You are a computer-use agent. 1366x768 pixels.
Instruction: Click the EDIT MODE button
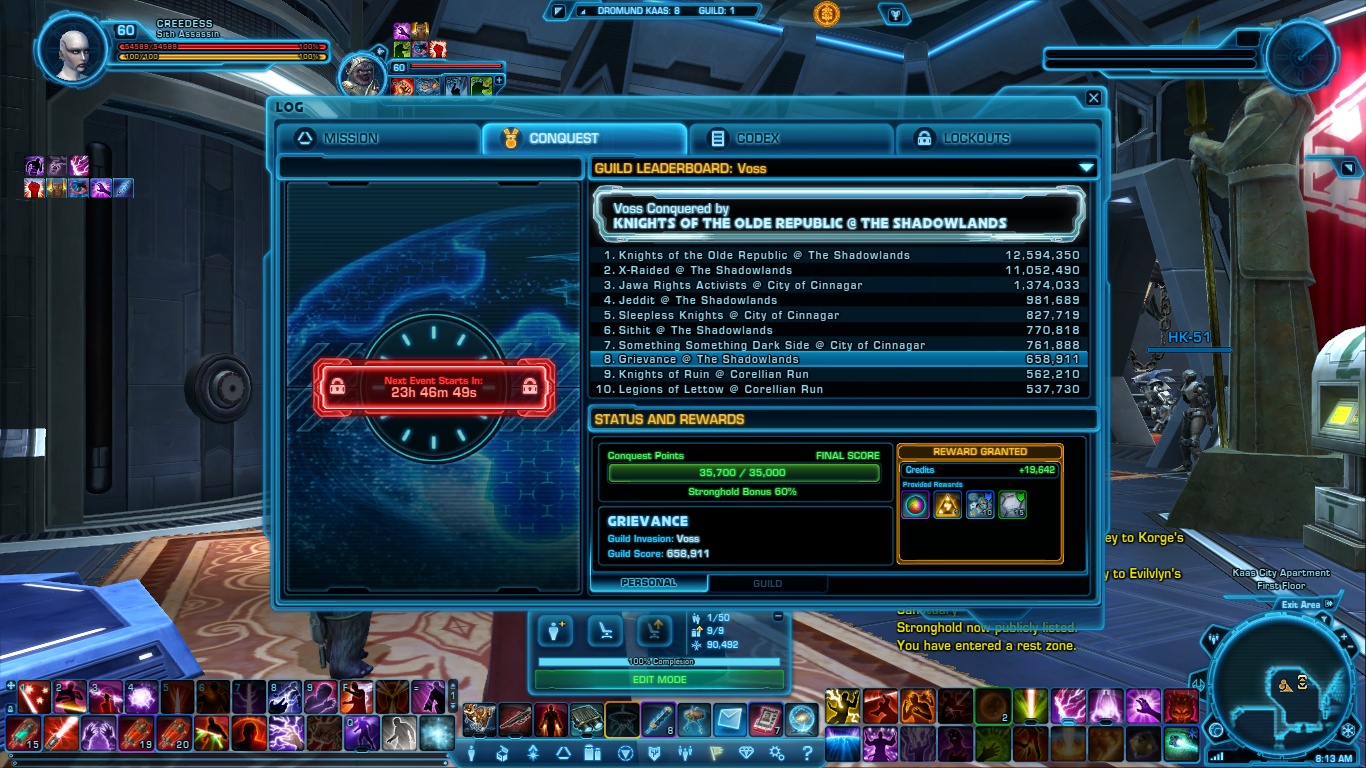pyautogui.click(x=662, y=679)
